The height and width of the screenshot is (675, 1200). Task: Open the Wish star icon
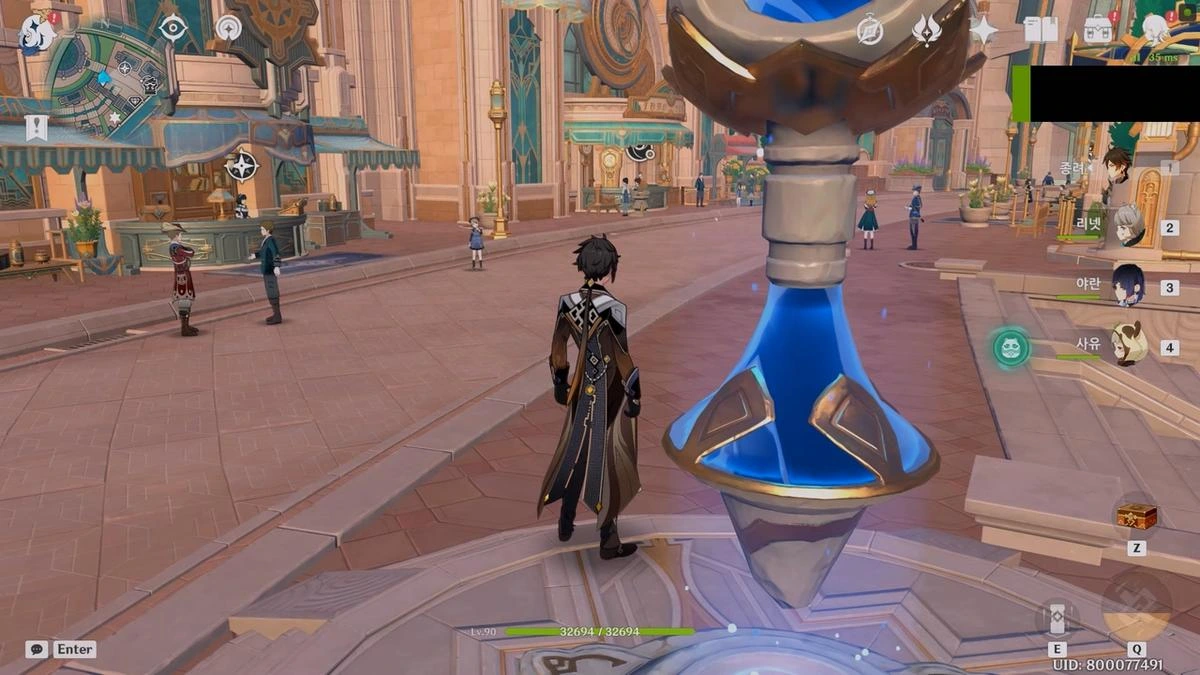tap(983, 29)
